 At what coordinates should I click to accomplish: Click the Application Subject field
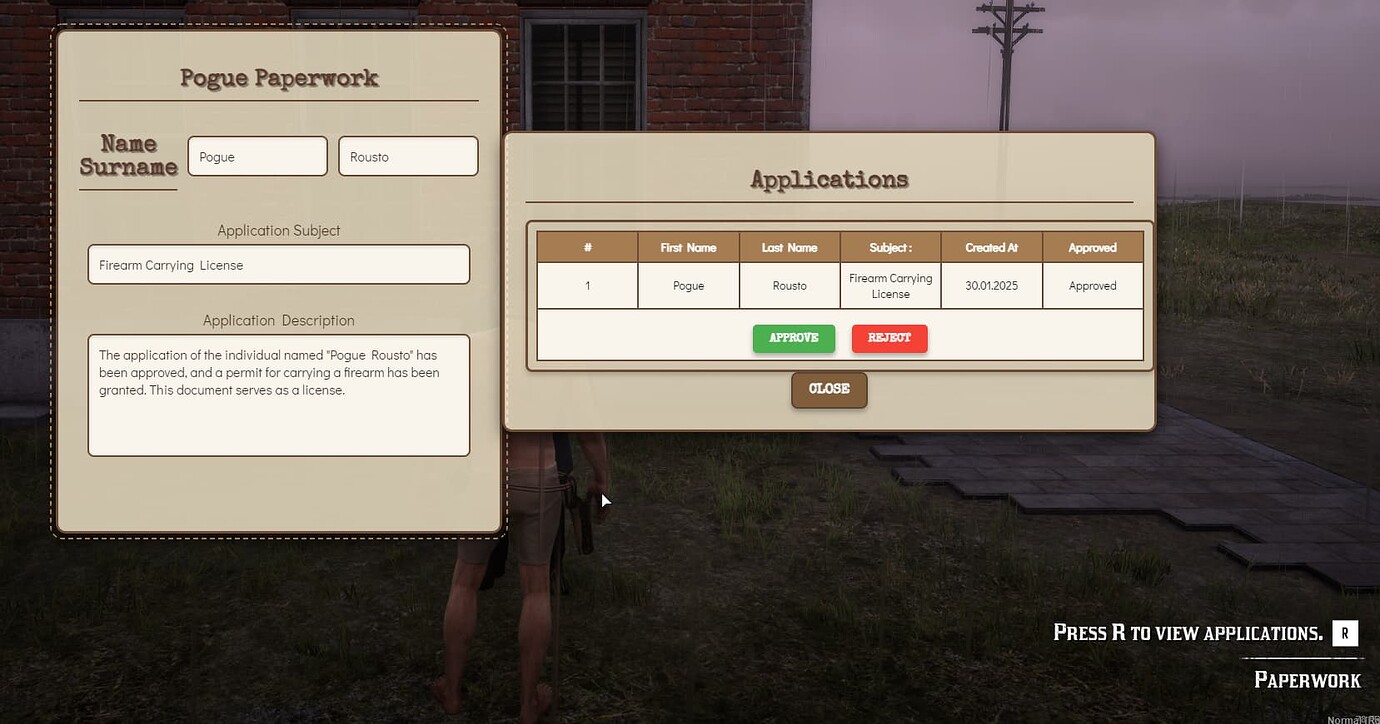point(278,264)
